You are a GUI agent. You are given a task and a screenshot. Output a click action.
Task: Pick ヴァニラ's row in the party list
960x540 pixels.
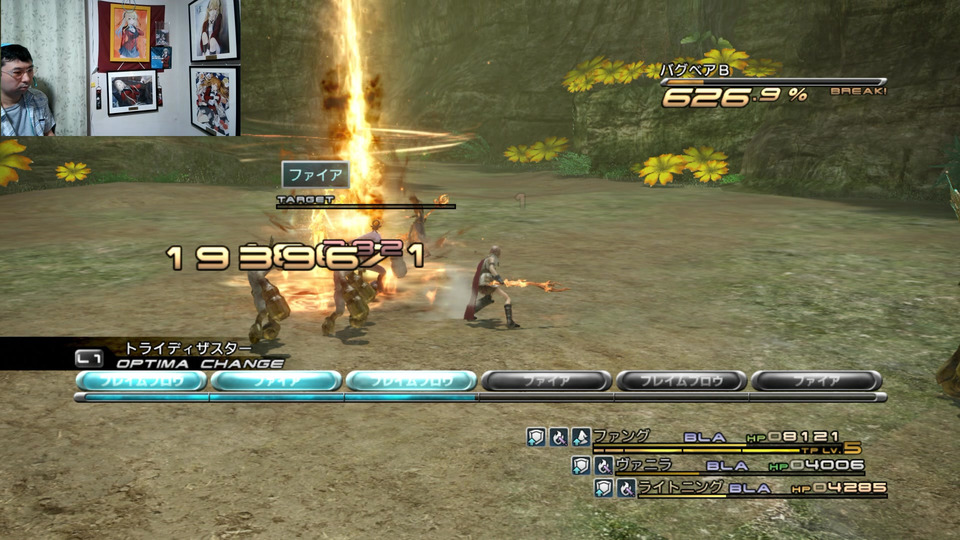pos(643,465)
